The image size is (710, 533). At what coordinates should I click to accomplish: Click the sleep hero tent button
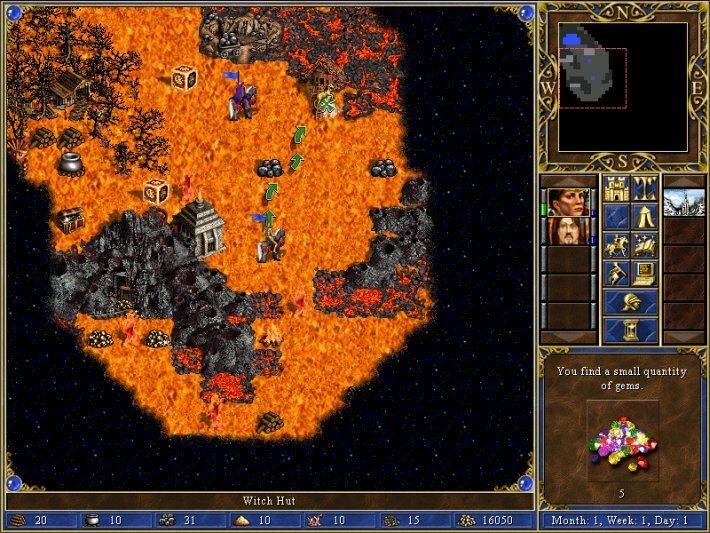point(644,216)
